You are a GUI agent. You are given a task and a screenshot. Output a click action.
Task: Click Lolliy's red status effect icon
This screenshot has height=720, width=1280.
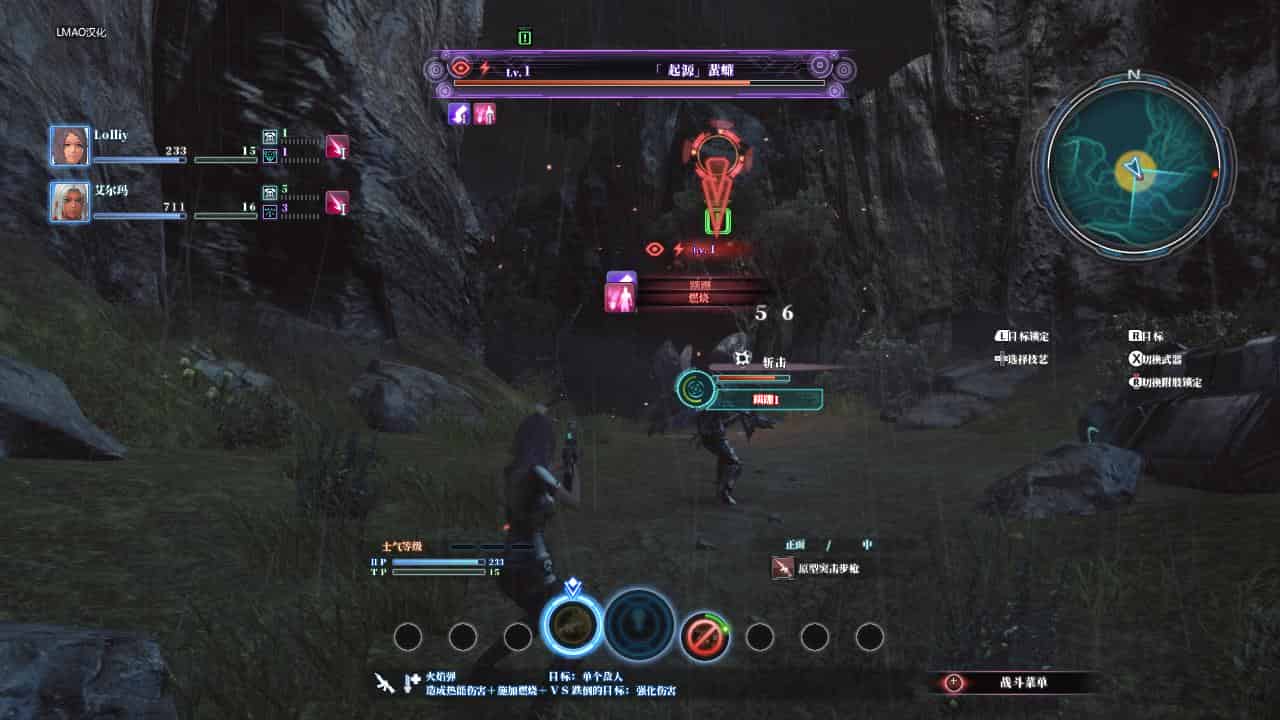(337, 147)
